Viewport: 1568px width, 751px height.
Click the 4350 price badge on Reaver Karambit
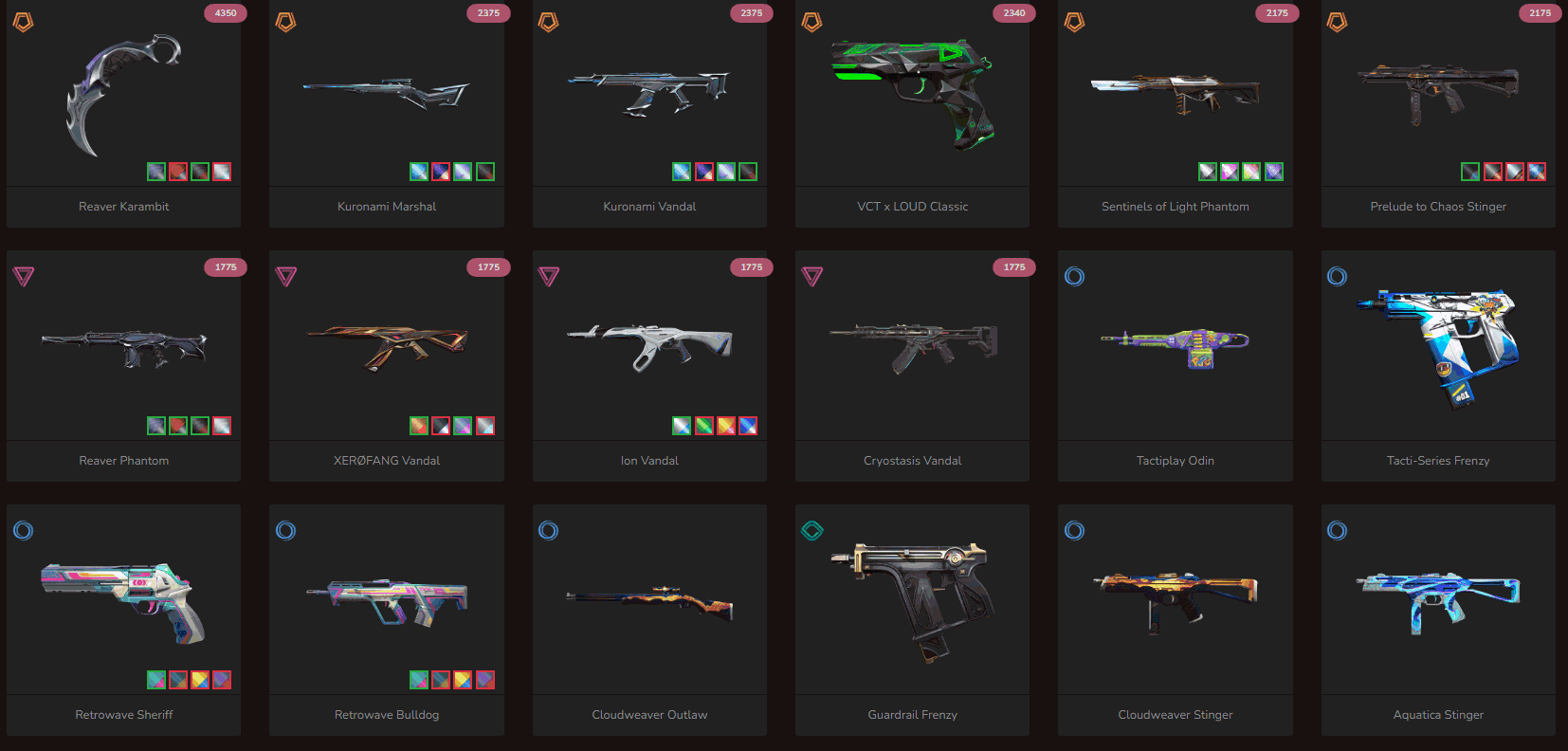(225, 13)
